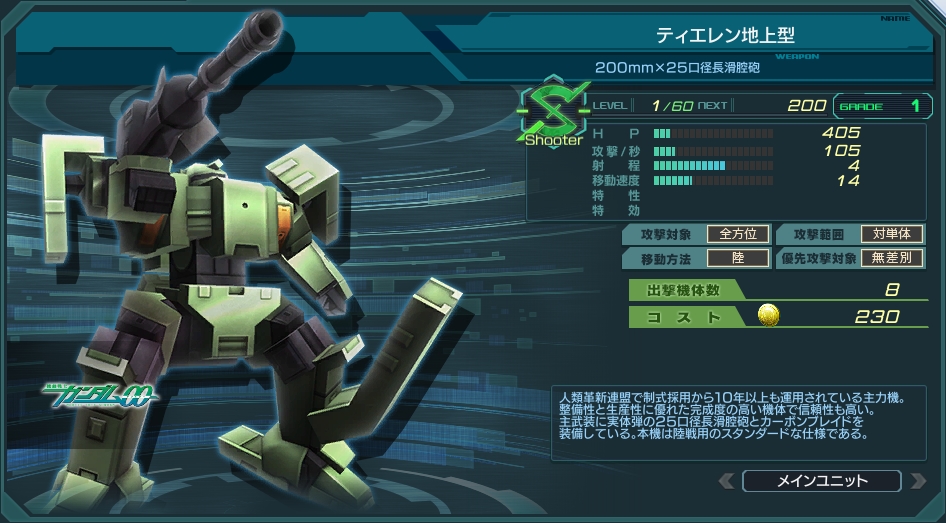Select the right arrow beside メインユニット
The width and height of the screenshot is (946, 523).
(917, 481)
